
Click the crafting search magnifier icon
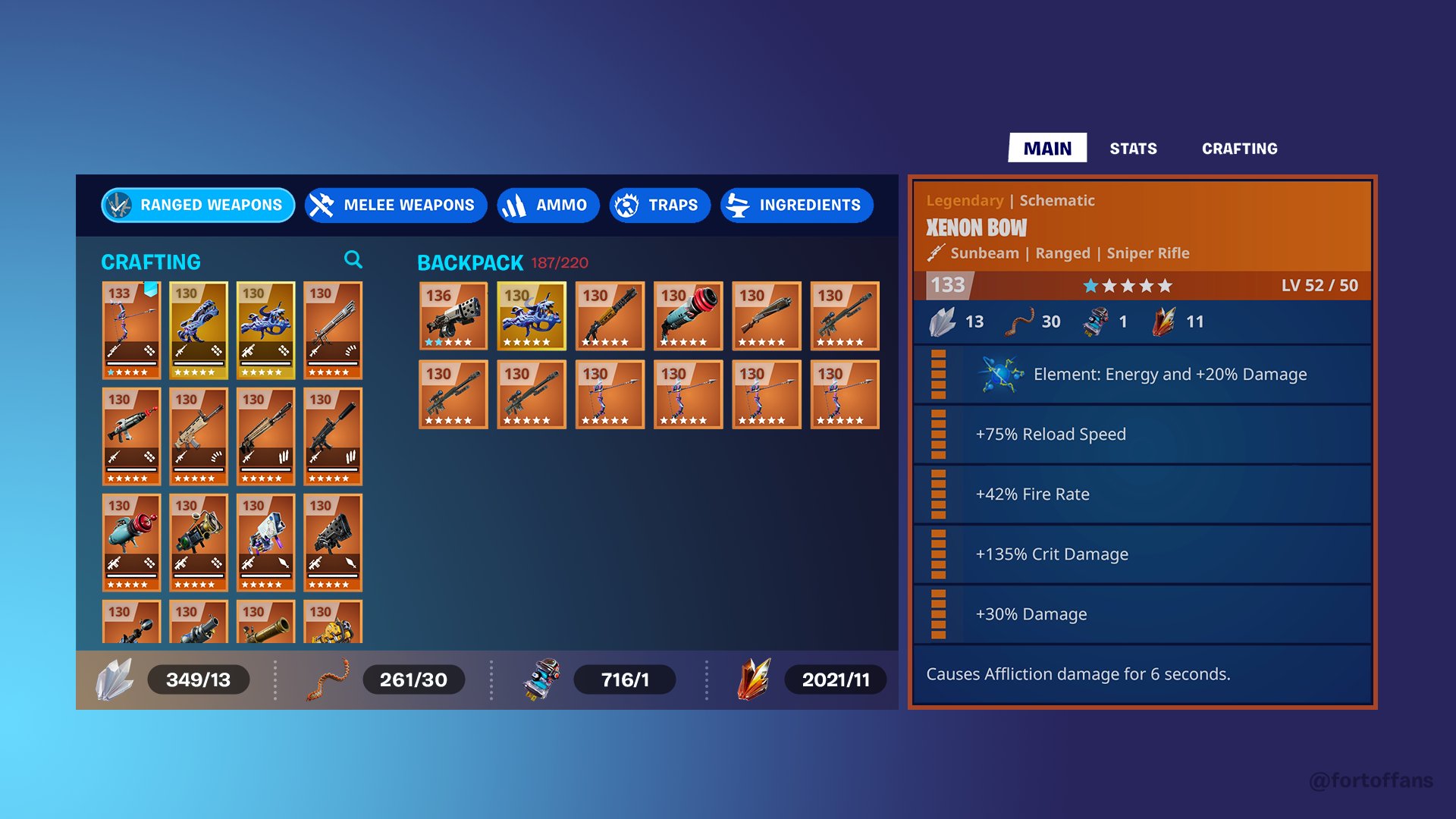point(353,260)
